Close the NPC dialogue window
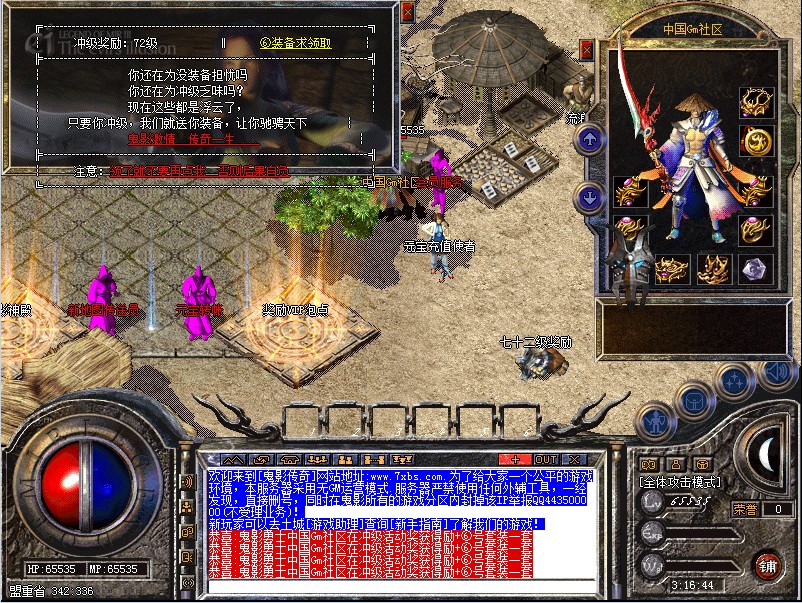This screenshot has width=802, height=603. coord(407,12)
